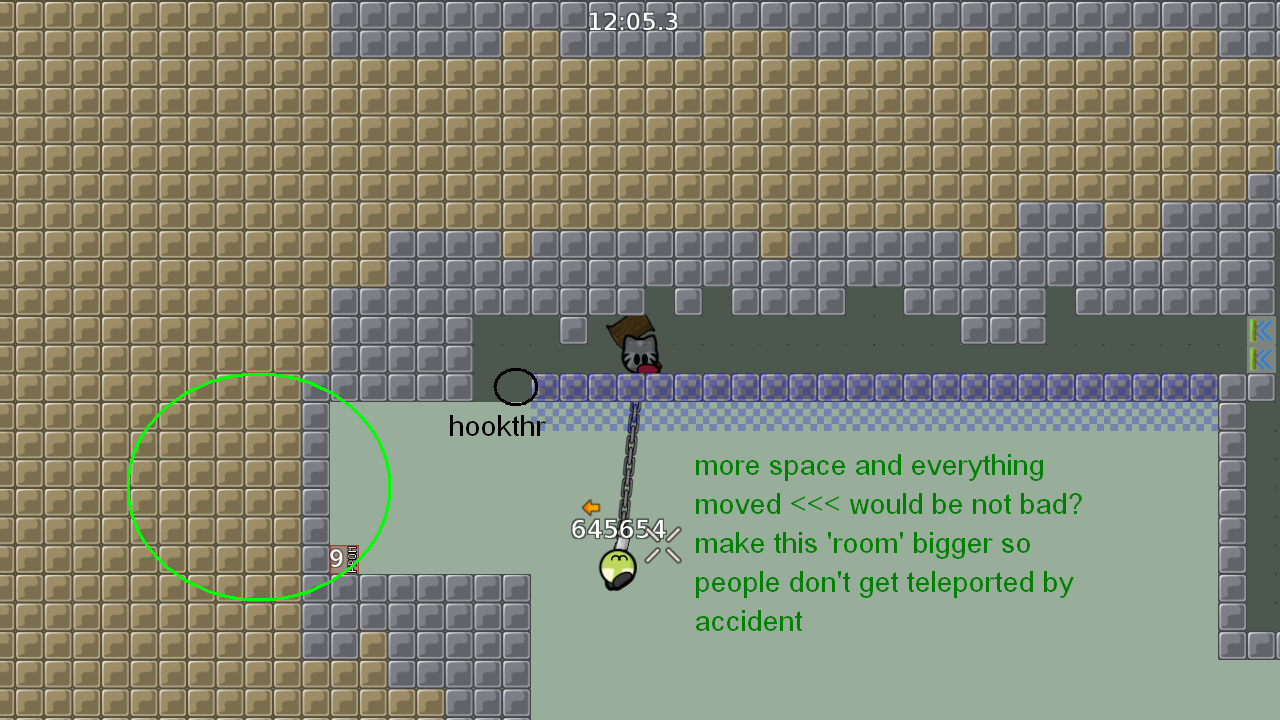Screen dimensions: 1280x720
Task: Select the 'FROM 9' teleport marker tile
Action: pyautogui.click(x=344, y=559)
